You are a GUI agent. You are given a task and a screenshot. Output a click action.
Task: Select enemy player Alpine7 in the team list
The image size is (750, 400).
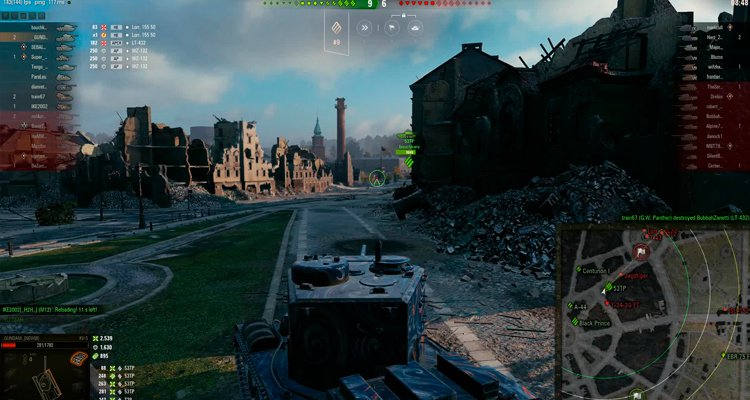(x=712, y=126)
